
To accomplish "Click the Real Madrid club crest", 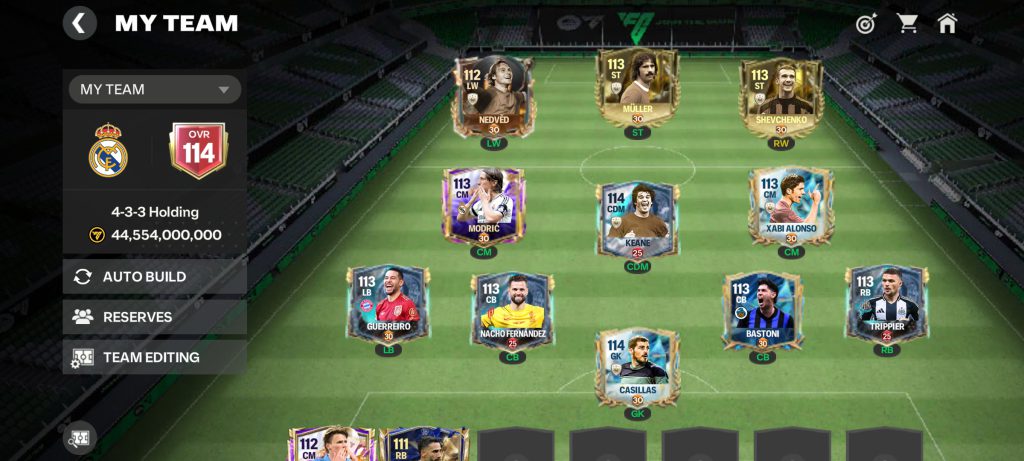I will [108, 151].
